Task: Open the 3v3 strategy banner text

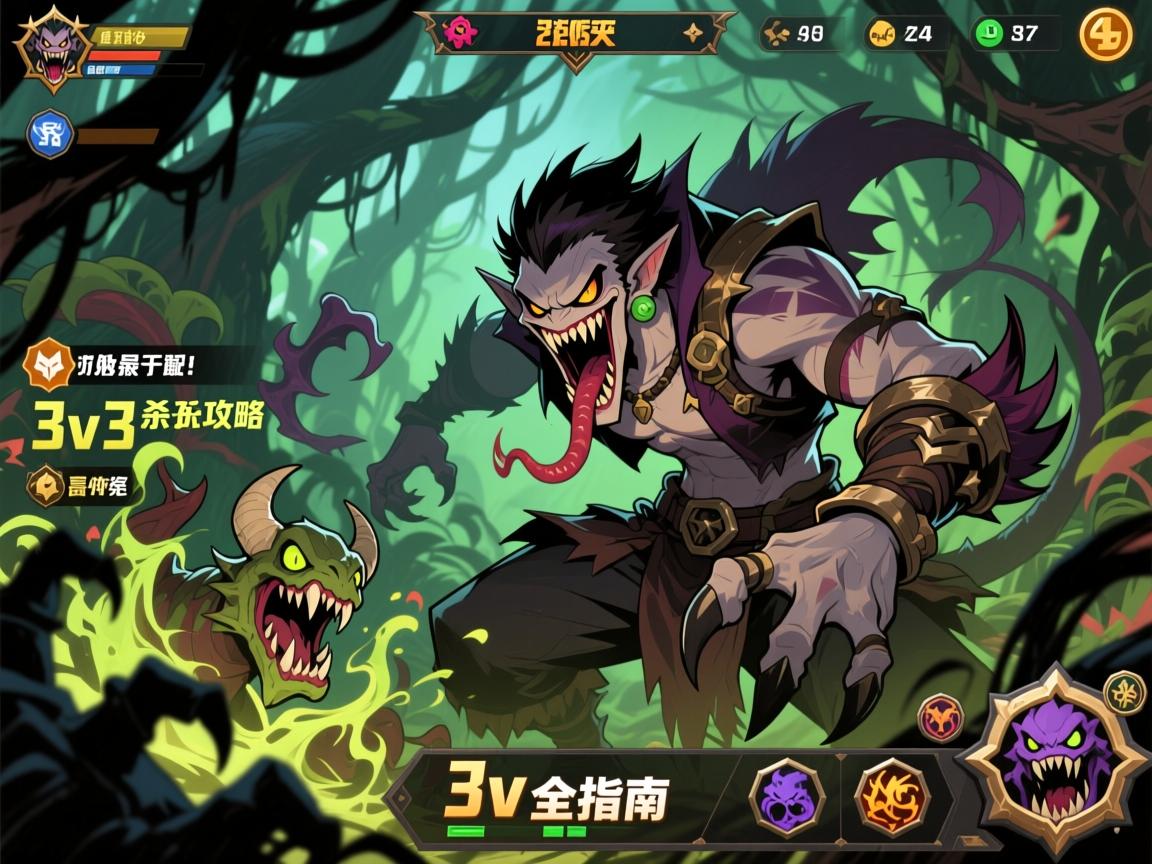Action: pyautogui.click(x=148, y=418)
